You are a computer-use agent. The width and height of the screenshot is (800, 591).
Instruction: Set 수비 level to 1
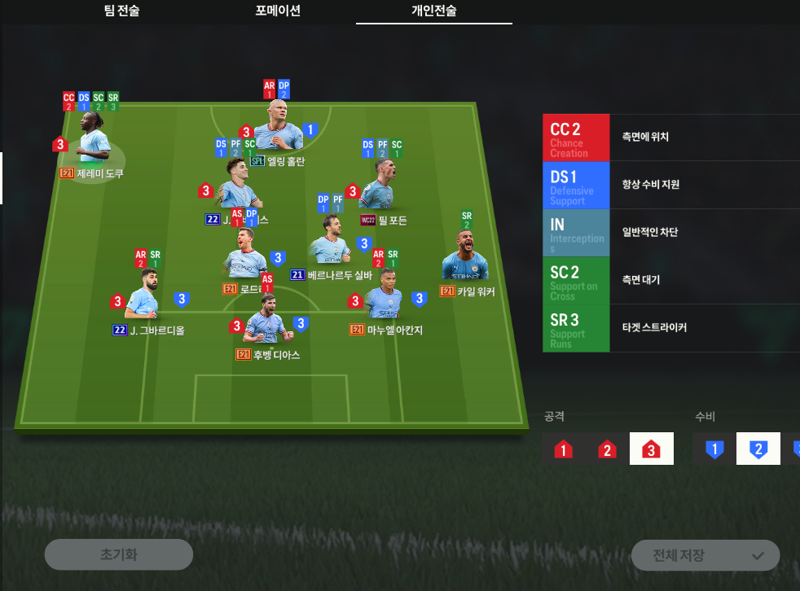(714, 450)
